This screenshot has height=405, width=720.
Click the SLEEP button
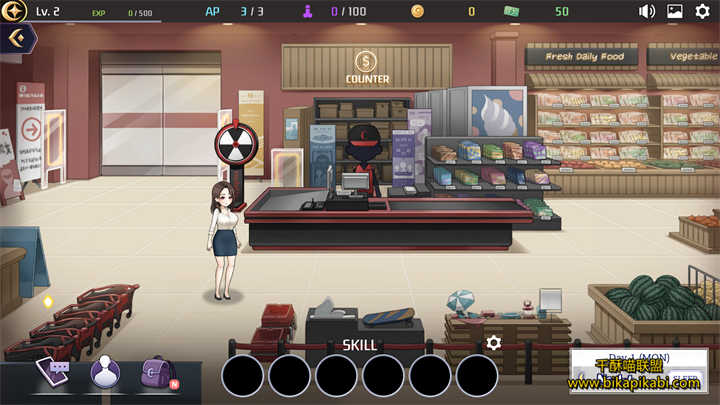684,379
